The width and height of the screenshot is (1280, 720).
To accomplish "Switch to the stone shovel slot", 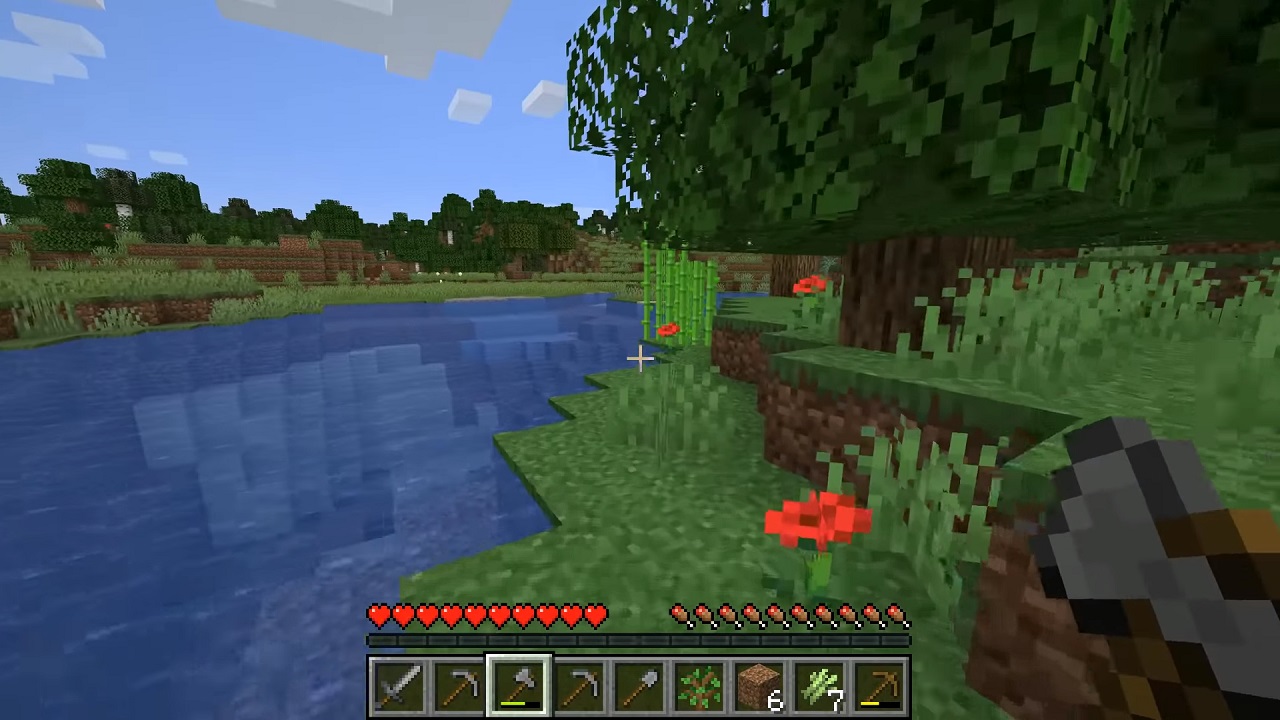I will 639,687.
